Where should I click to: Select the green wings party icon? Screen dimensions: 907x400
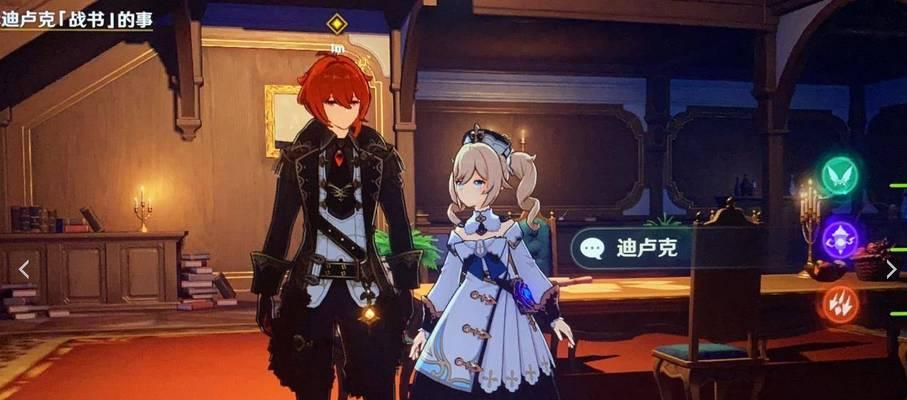(840, 176)
